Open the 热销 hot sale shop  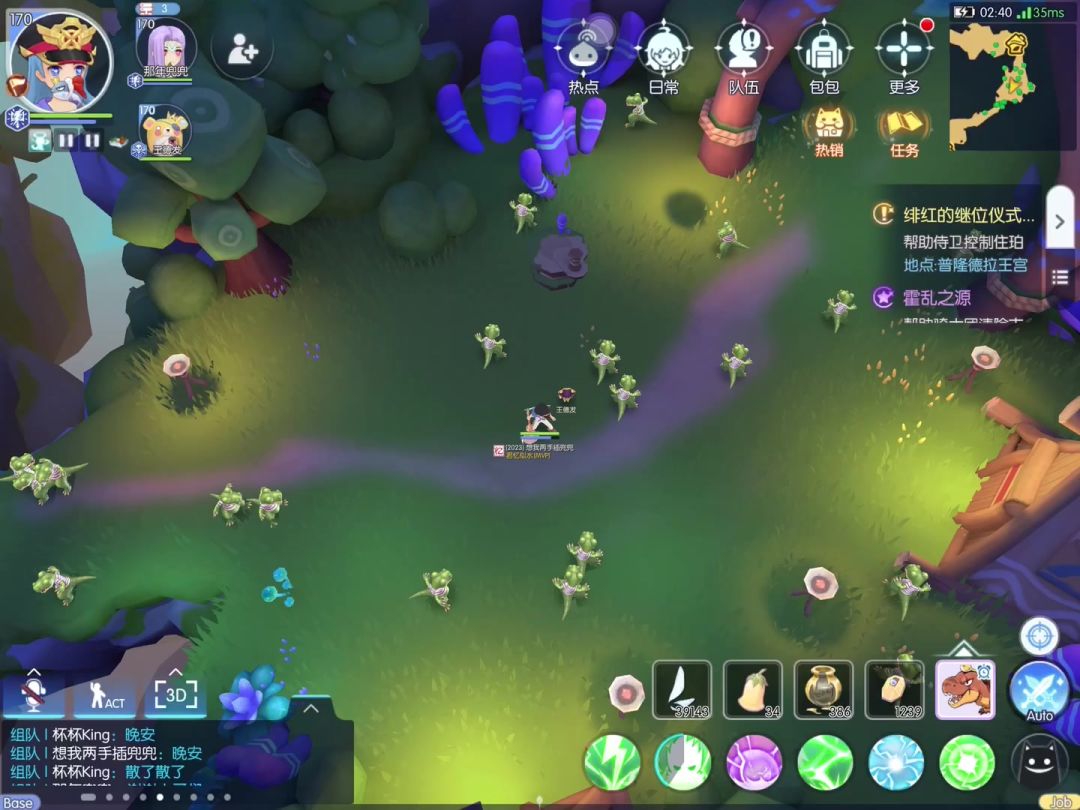pos(829,130)
